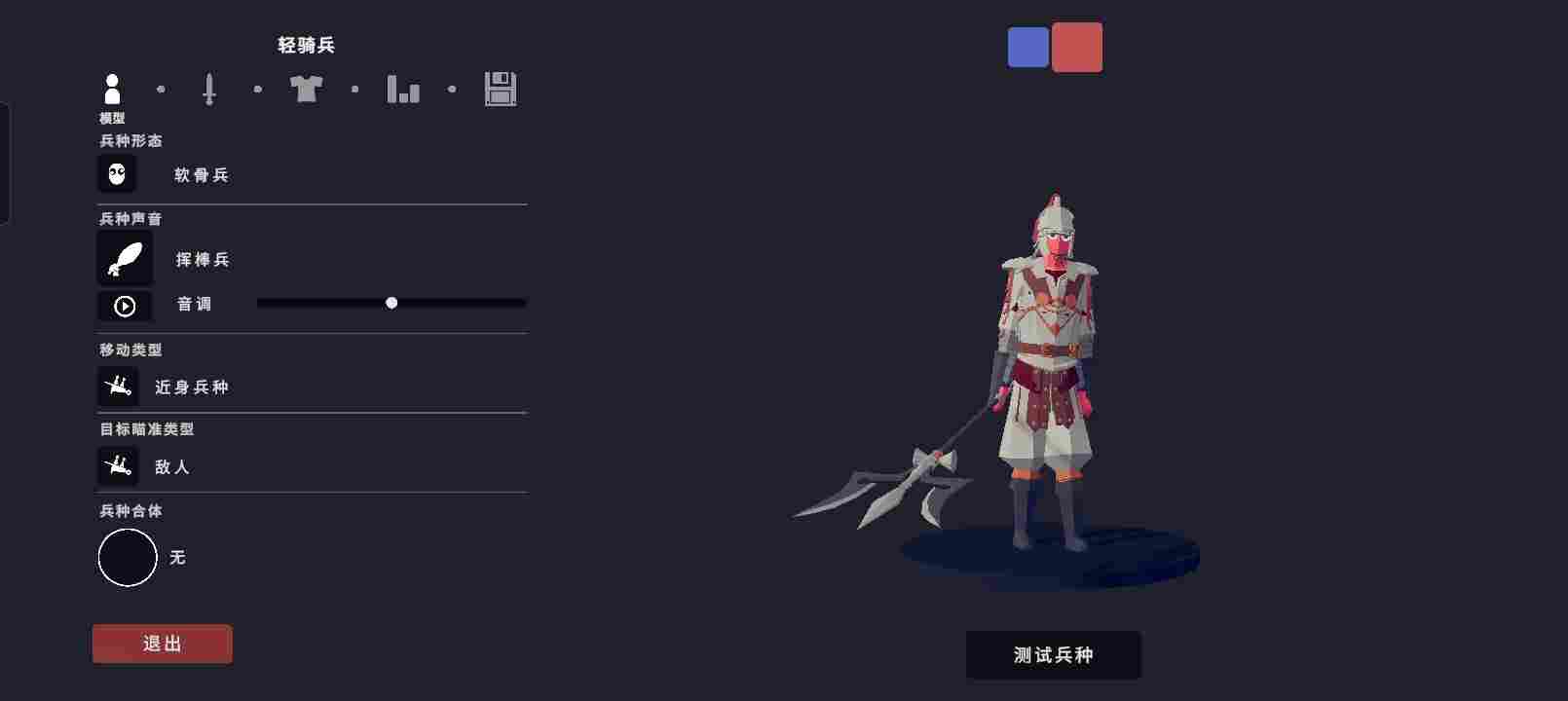The height and width of the screenshot is (701, 1568).
Task: Select the red team swatch
Action: (x=1077, y=46)
